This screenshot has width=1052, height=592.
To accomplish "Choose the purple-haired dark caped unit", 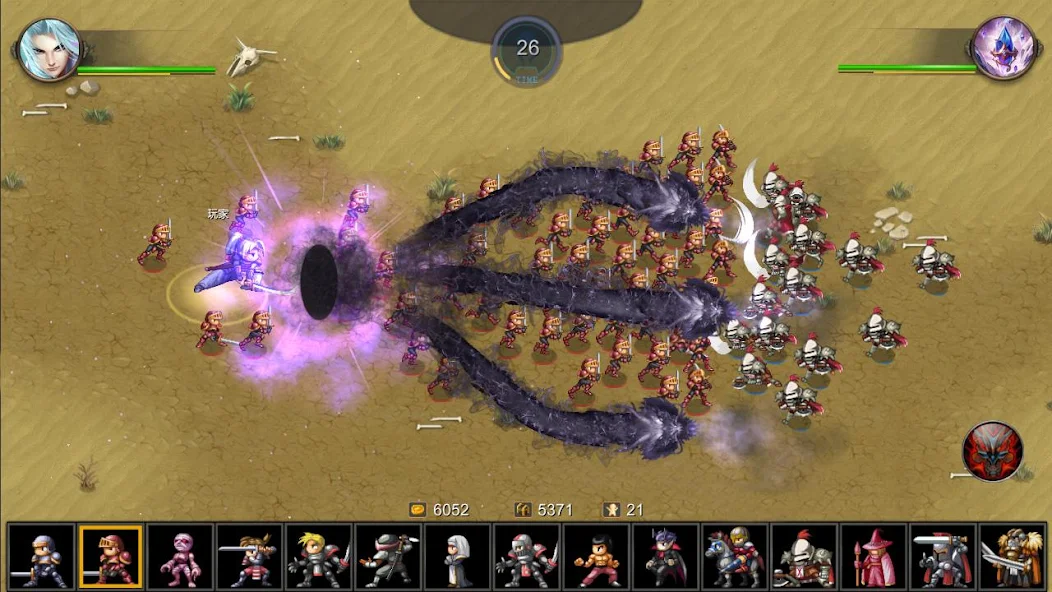I will pyautogui.click(x=665, y=556).
